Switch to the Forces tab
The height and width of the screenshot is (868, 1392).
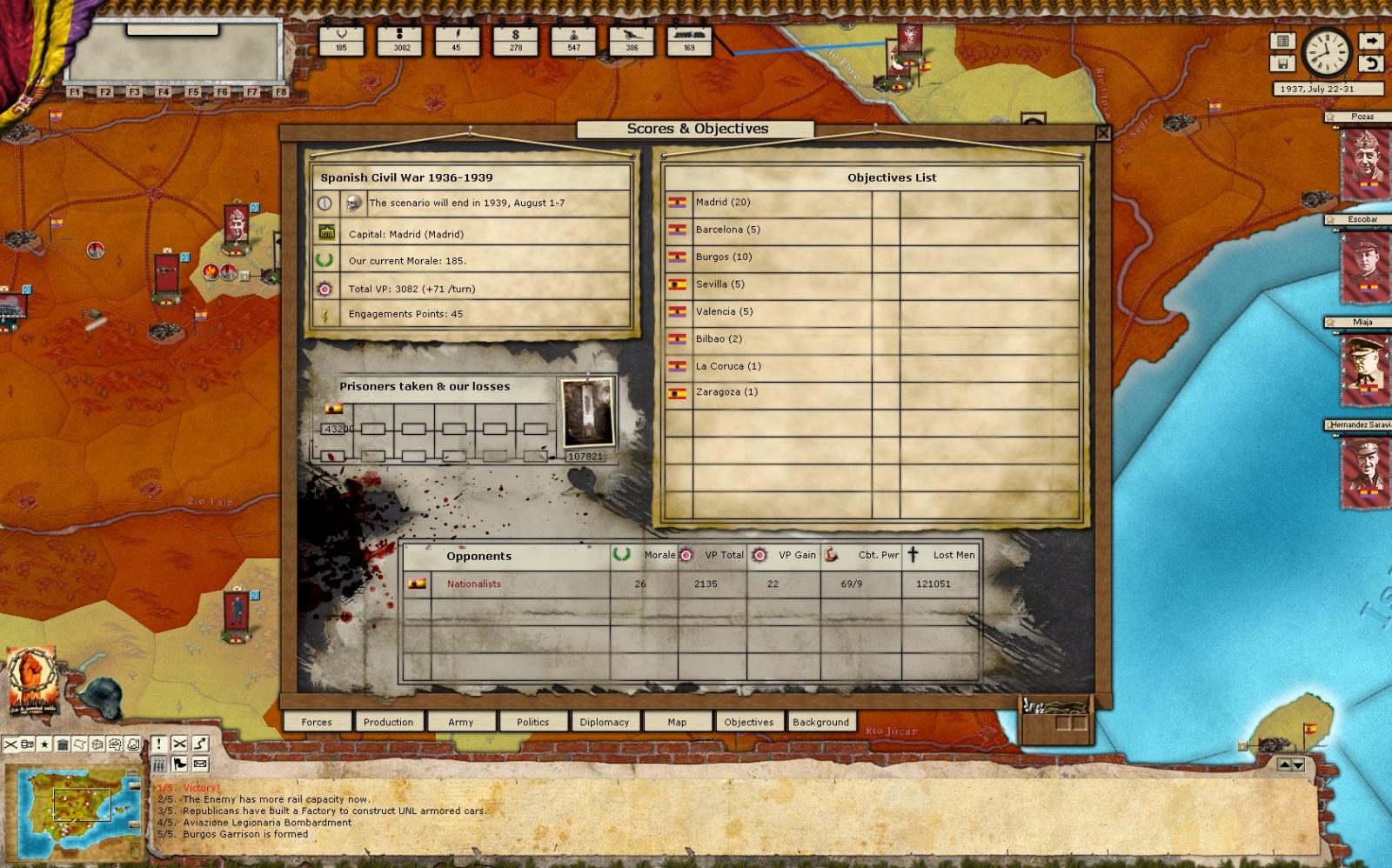[x=317, y=722]
